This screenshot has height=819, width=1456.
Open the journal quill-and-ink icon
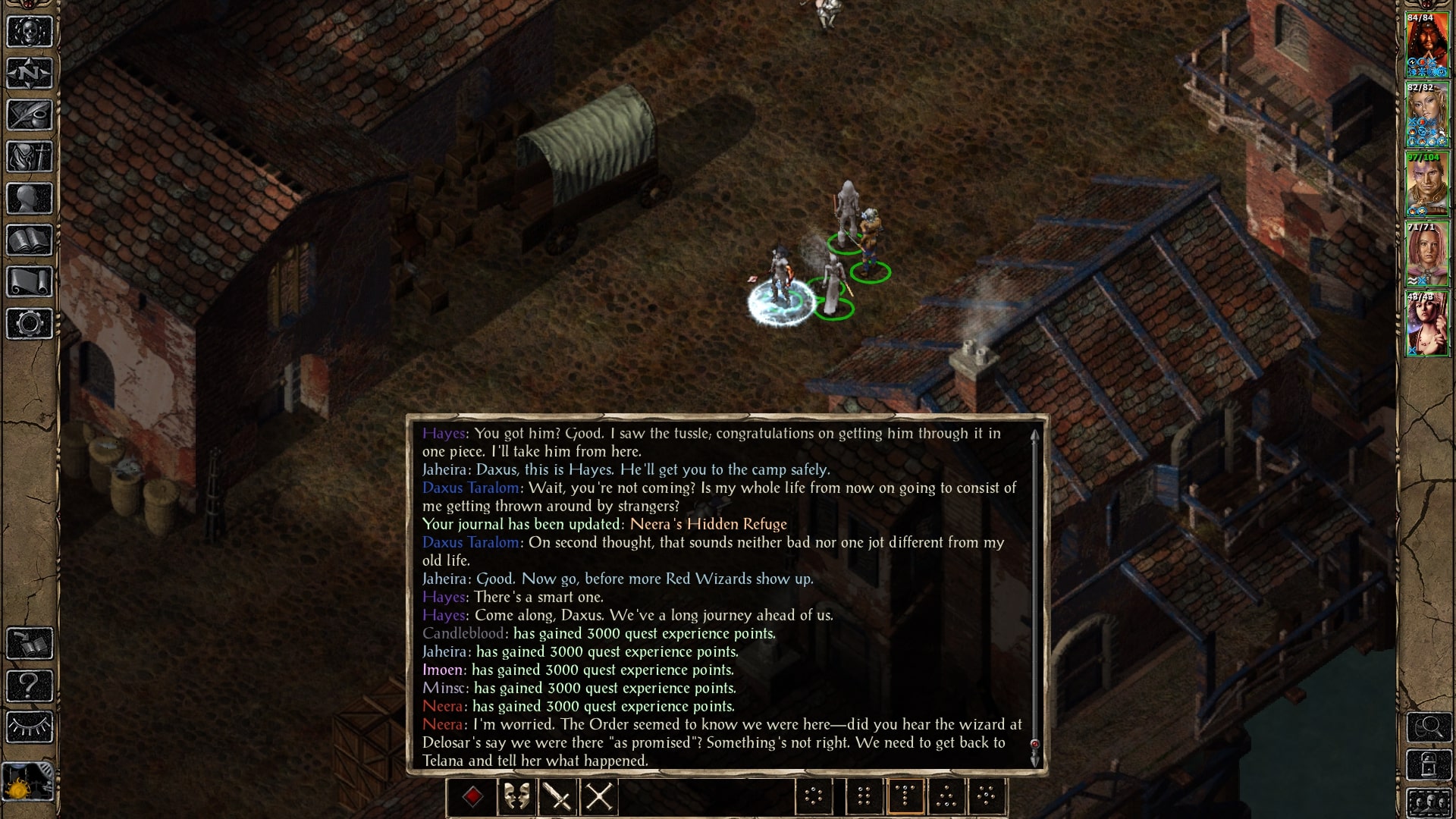tap(28, 114)
